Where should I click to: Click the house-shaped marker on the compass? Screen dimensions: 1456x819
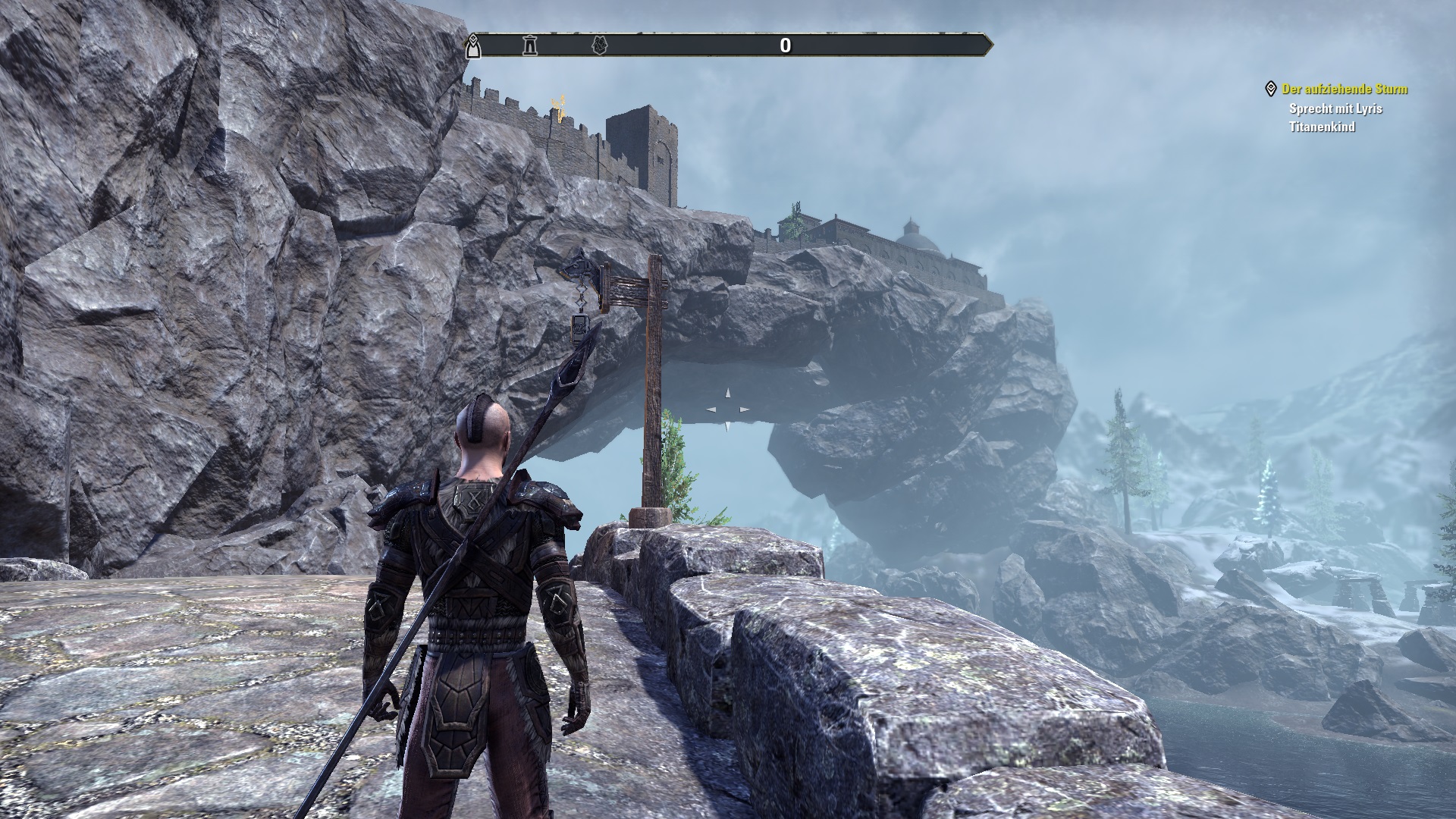click(600, 46)
